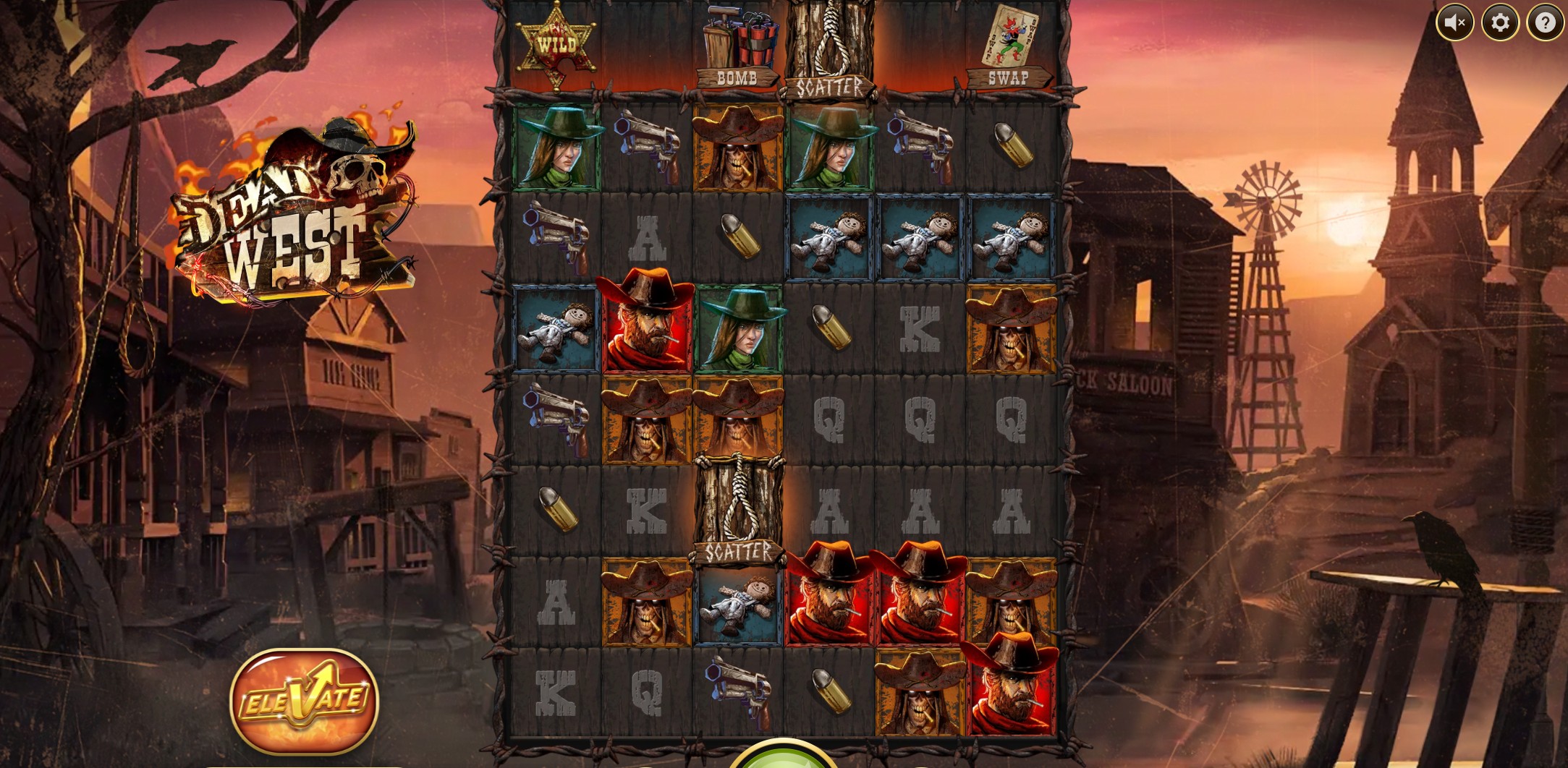Viewport: 1568px width, 768px height.
Task: Select the Q letter symbol
Action: click(829, 419)
